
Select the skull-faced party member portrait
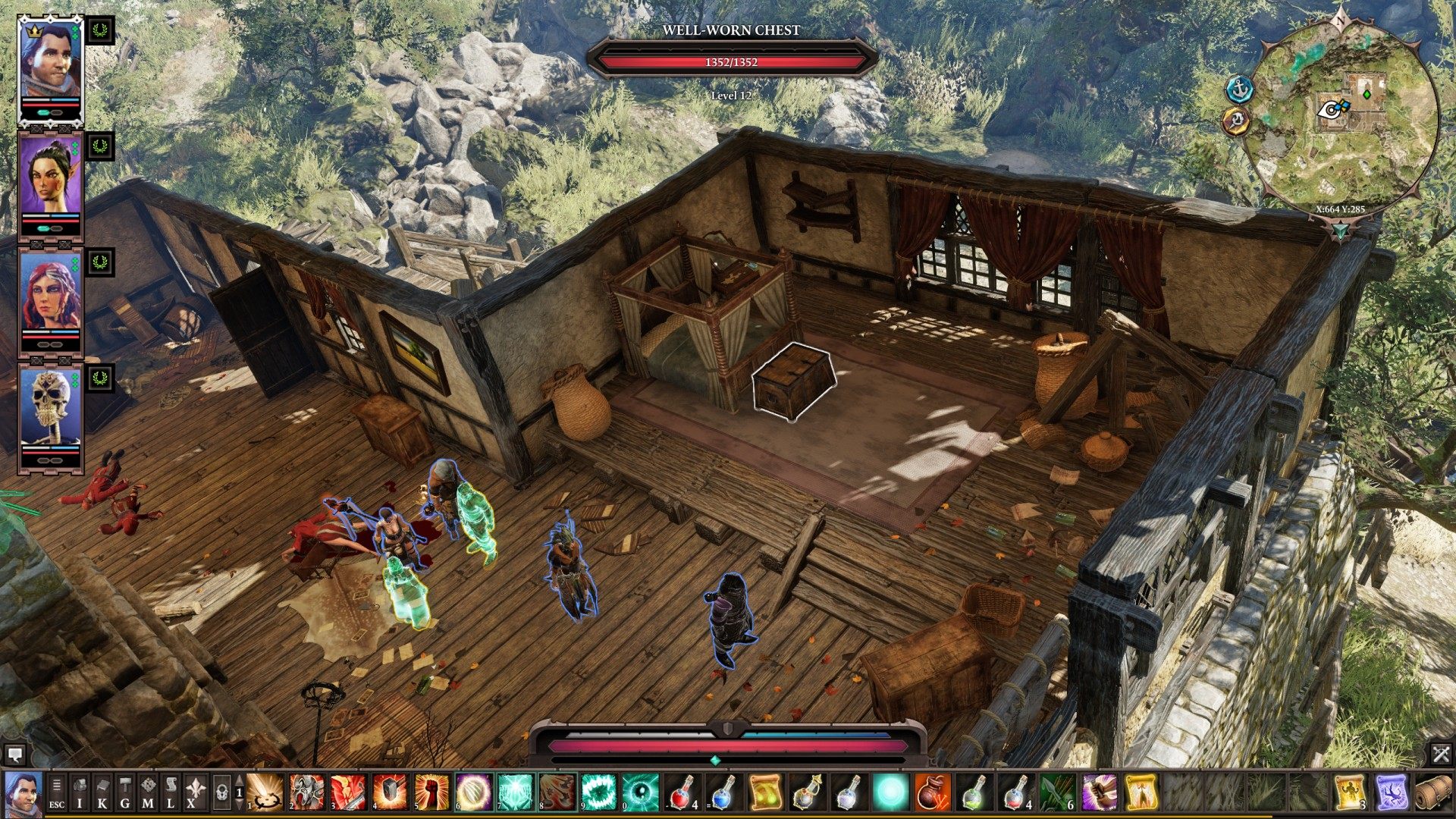[x=50, y=409]
